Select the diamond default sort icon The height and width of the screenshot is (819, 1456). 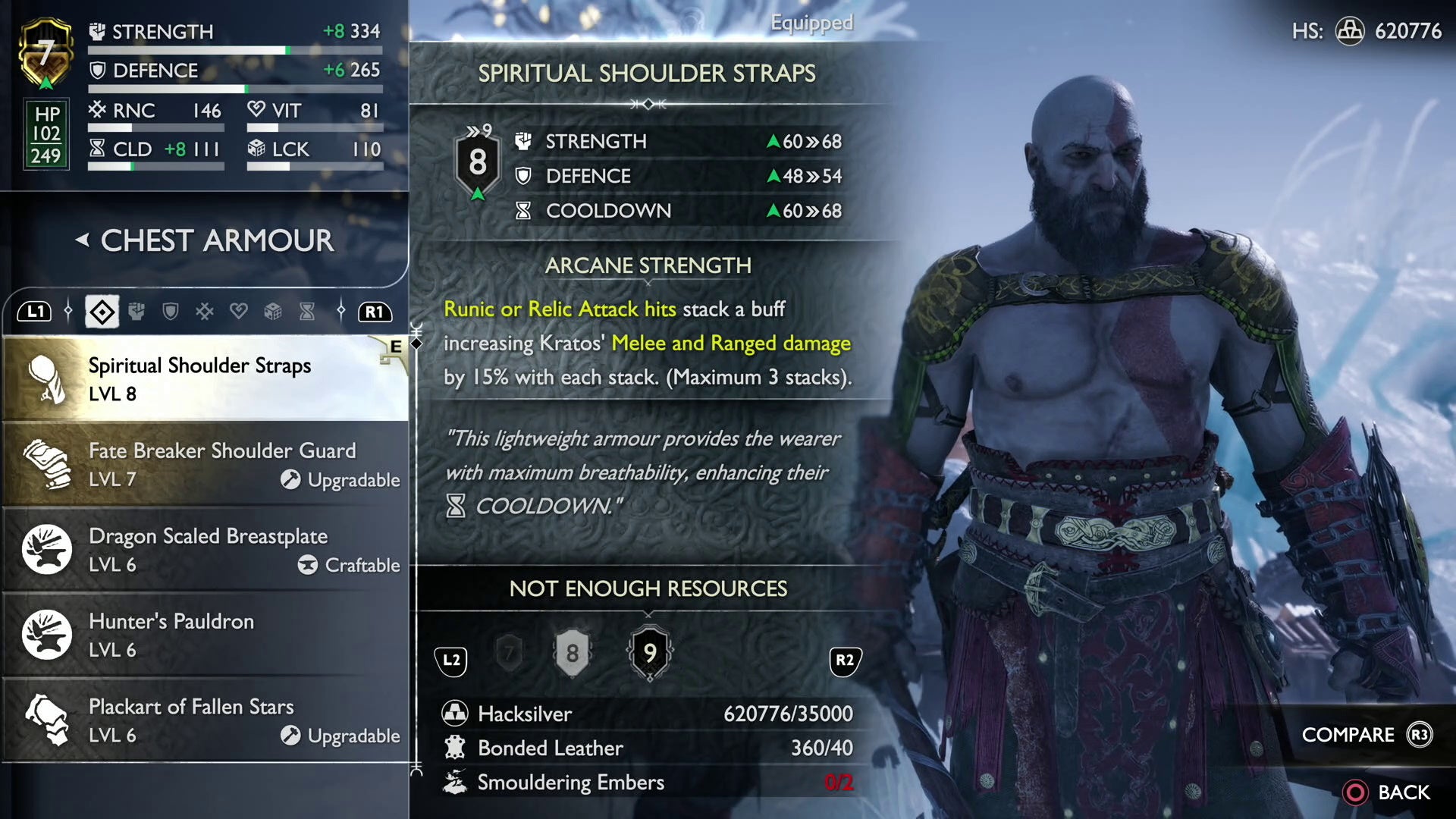(x=102, y=311)
